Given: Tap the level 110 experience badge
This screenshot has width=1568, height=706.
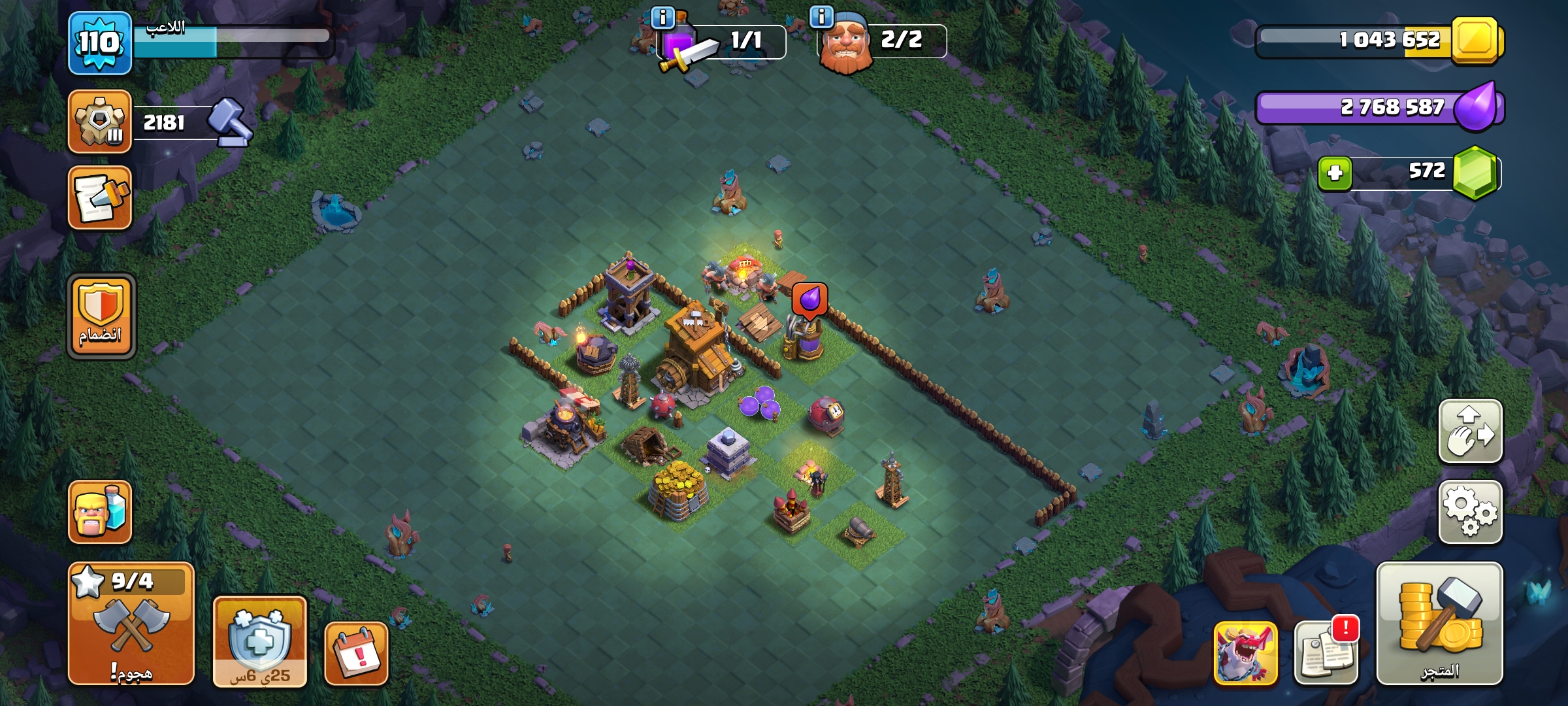Looking at the screenshot, I should coord(100,43).
